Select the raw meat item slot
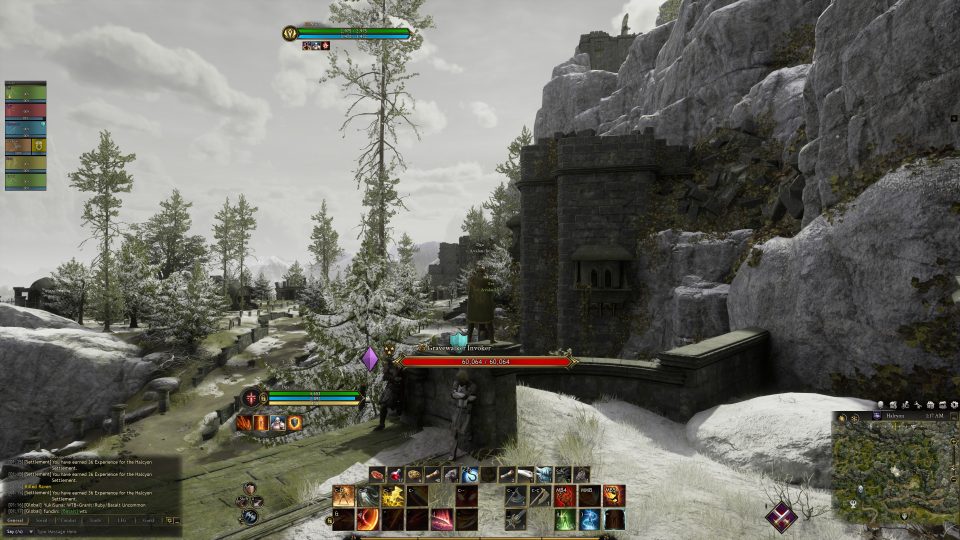 (379, 474)
